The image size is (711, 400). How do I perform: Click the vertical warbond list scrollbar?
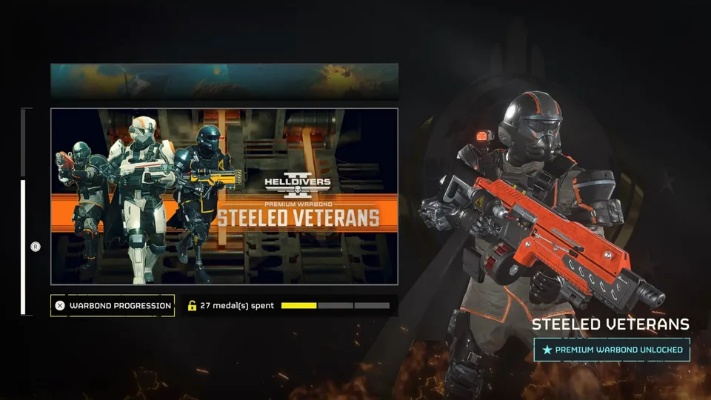pos(24,245)
